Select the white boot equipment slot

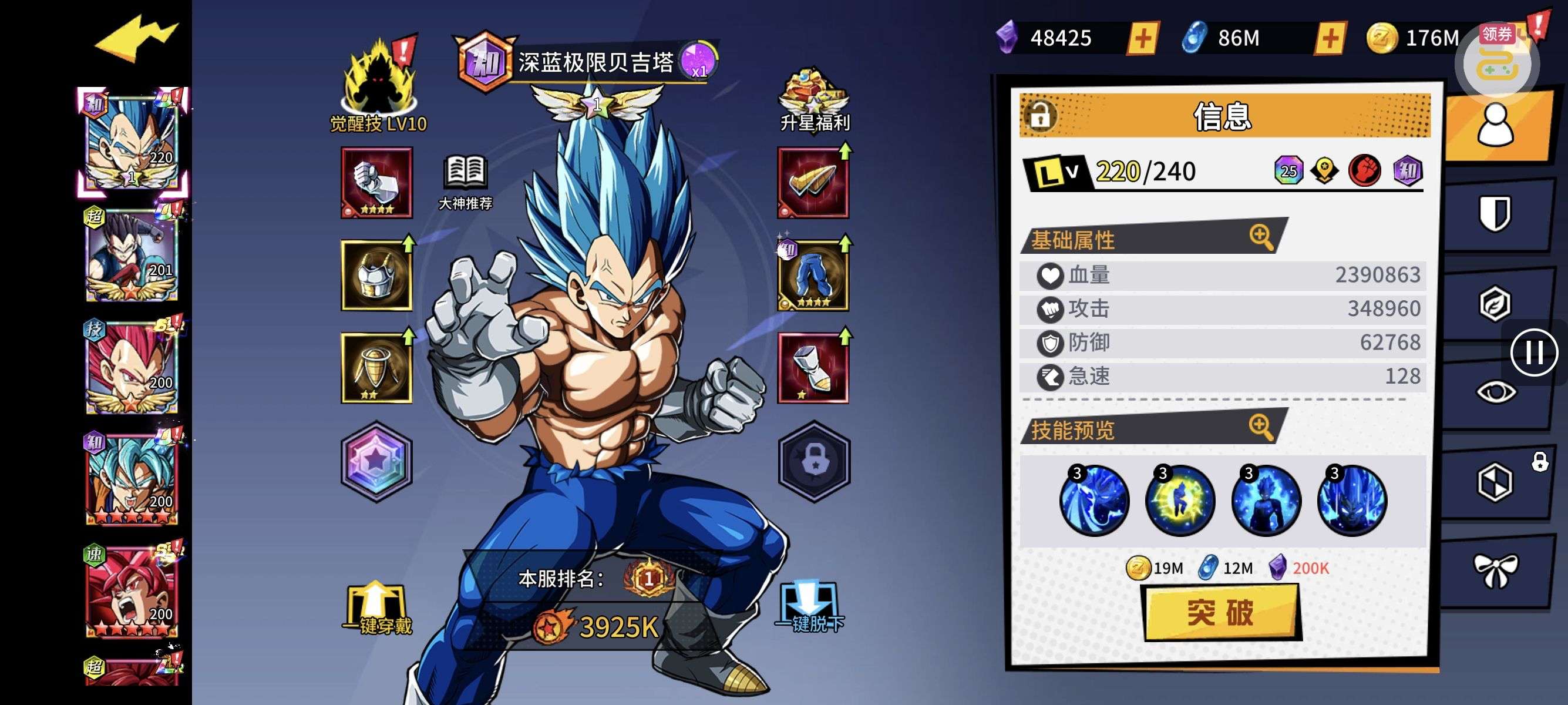813,368
